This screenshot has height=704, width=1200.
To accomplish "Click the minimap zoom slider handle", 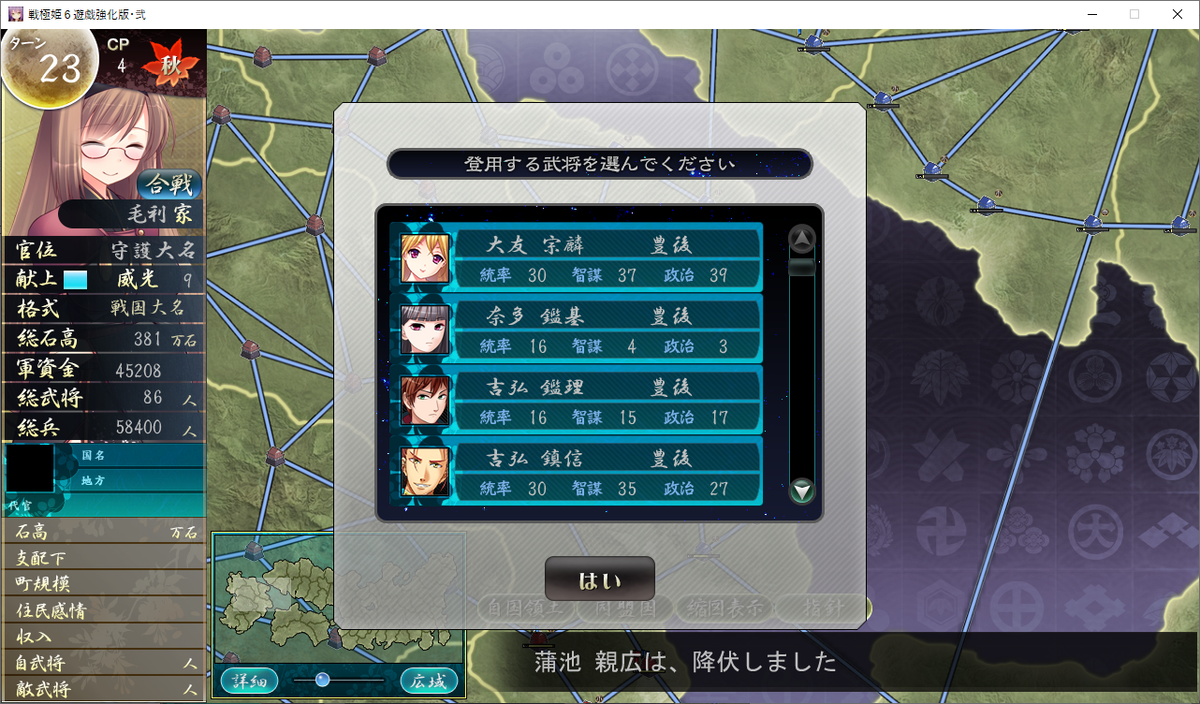I will 322,680.
